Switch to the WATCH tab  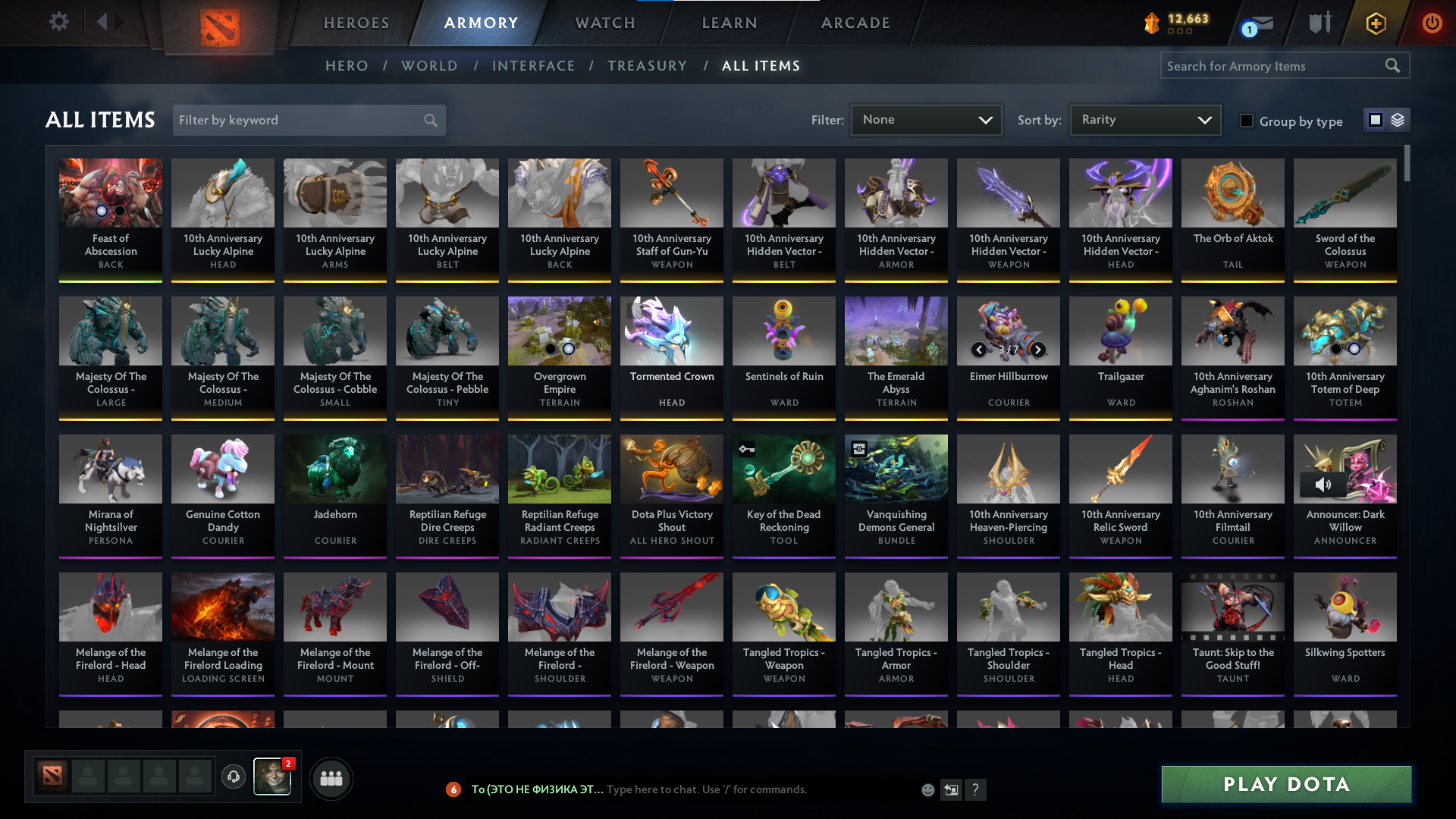tap(604, 23)
